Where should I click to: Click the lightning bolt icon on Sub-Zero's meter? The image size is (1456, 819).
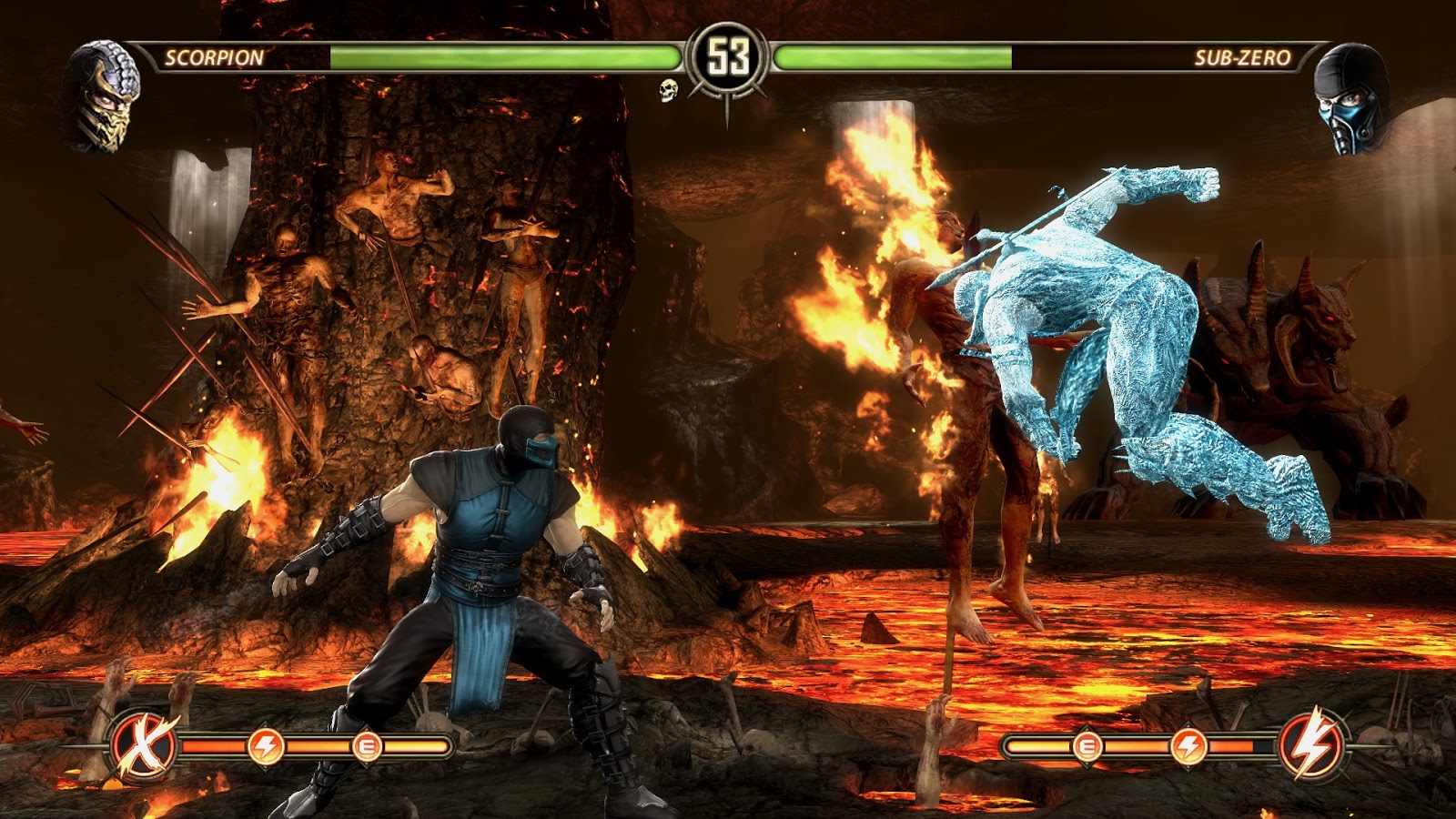1190,746
